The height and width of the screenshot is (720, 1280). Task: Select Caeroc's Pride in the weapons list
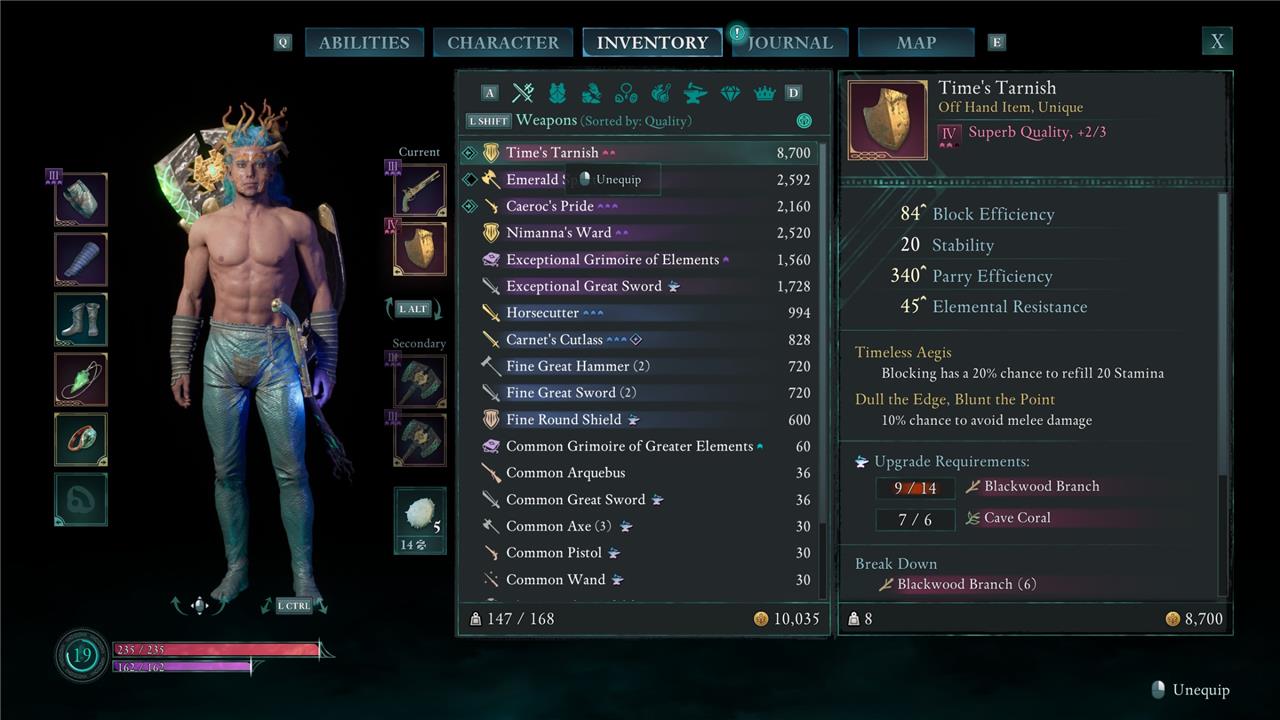[549, 206]
